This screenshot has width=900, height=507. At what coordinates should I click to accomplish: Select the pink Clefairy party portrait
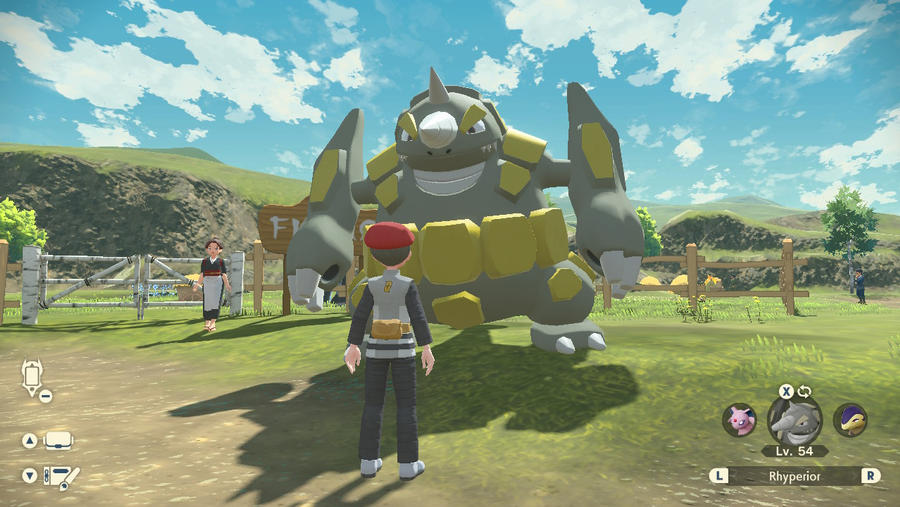point(739,420)
